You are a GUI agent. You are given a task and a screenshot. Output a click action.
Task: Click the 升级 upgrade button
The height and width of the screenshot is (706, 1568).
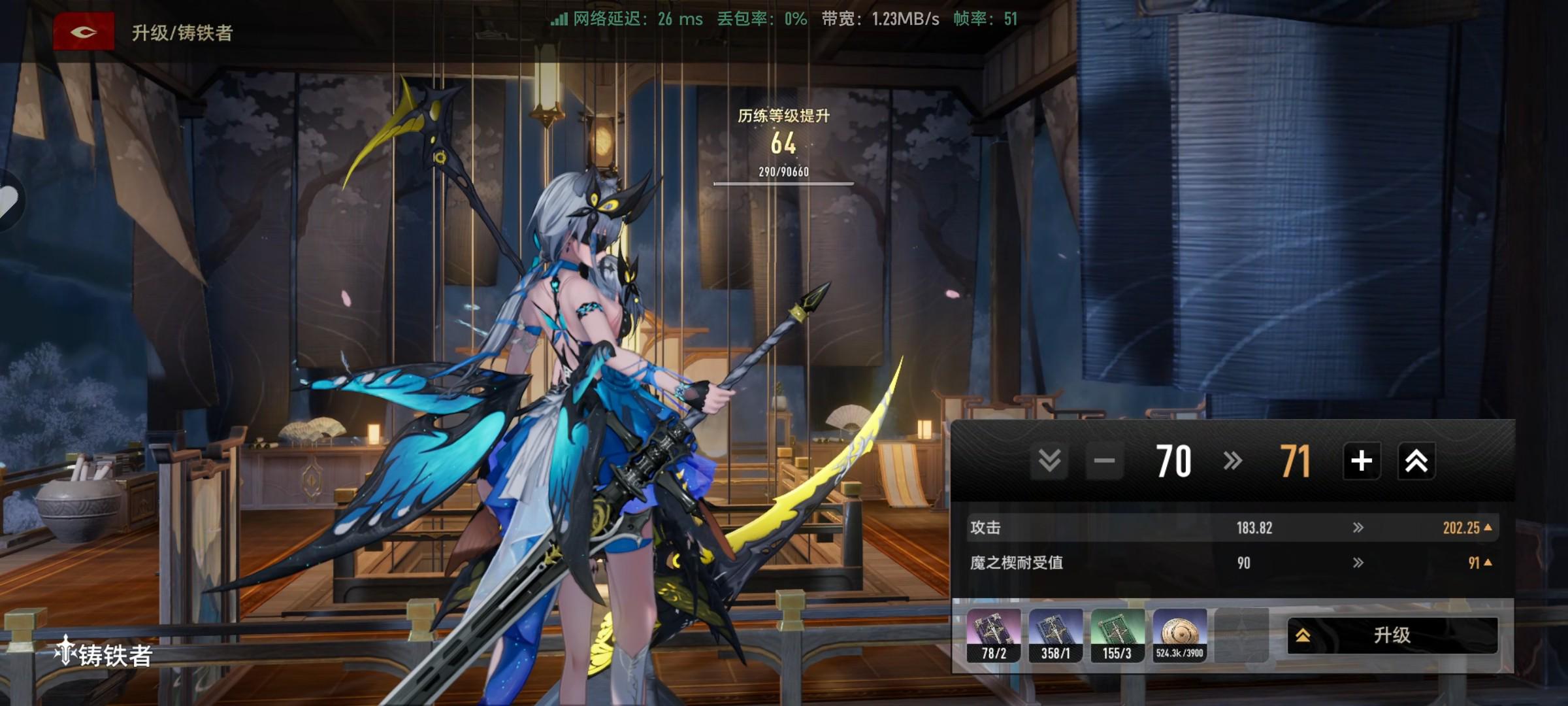pos(1392,635)
